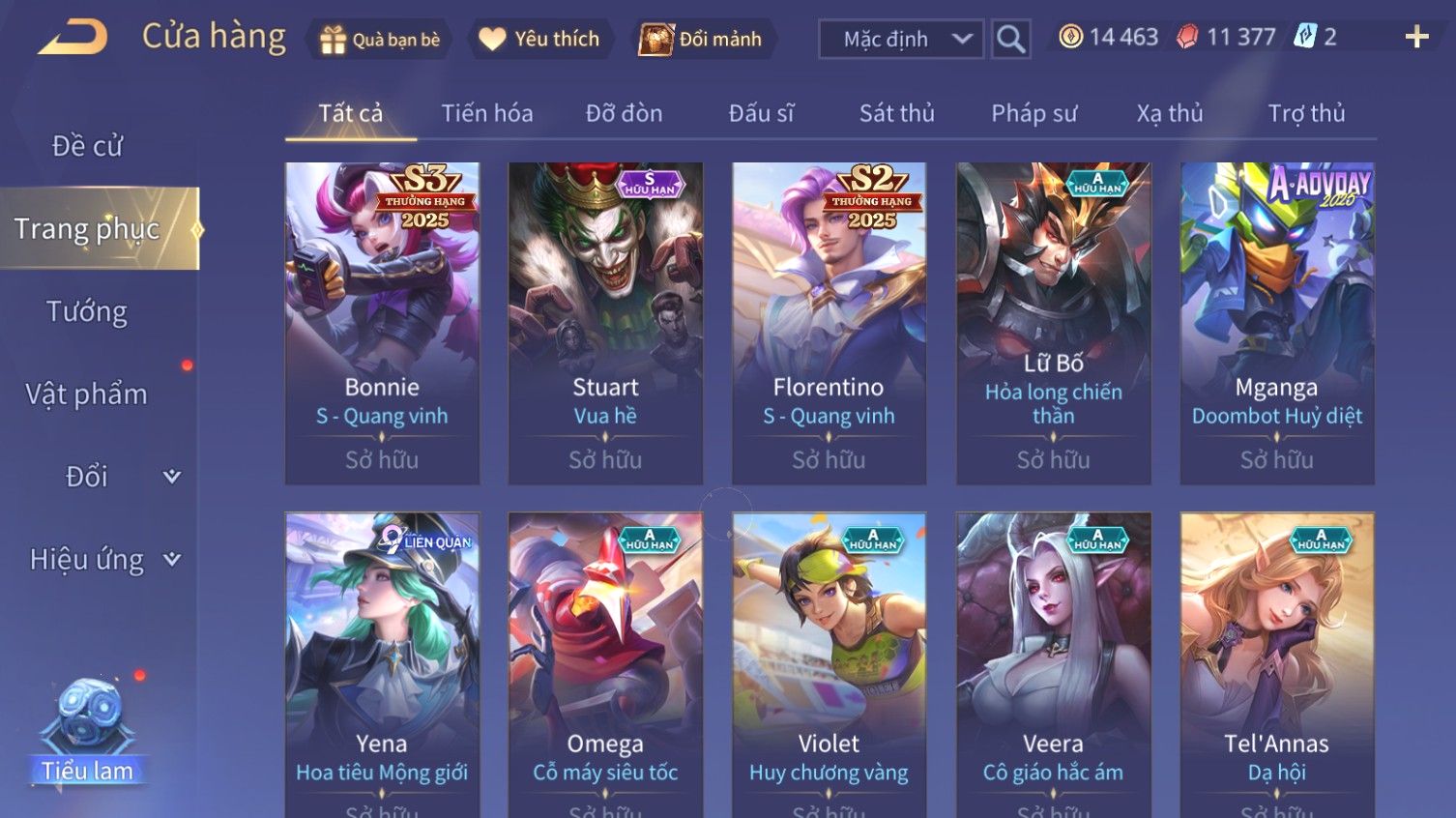Image resolution: width=1456 pixels, height=818 pixels.
Task: Add currency with the plus button
Action: 1416,38
